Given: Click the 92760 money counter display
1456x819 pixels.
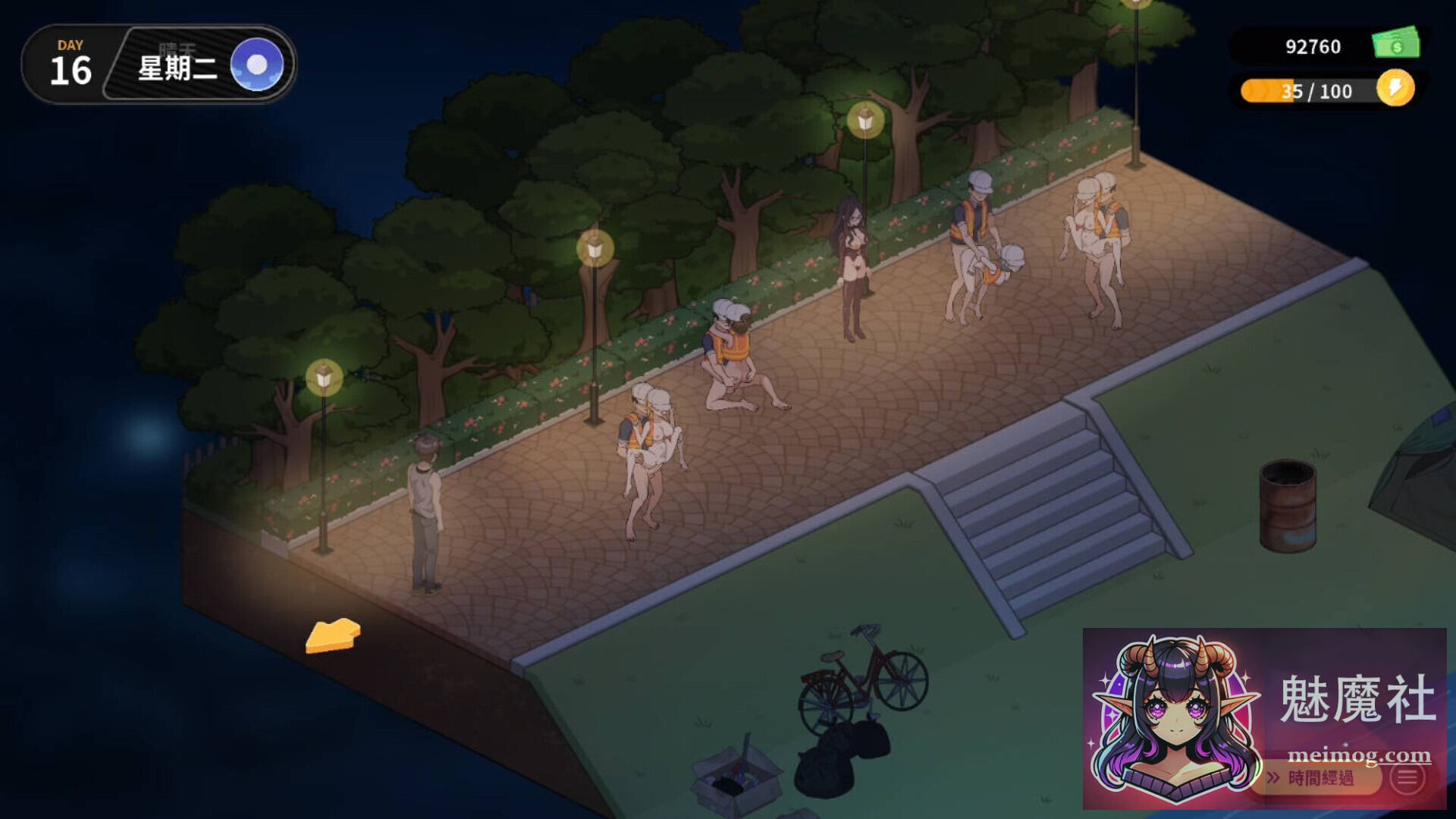Looking at the screenshot, I should [x=1312, y=47].
